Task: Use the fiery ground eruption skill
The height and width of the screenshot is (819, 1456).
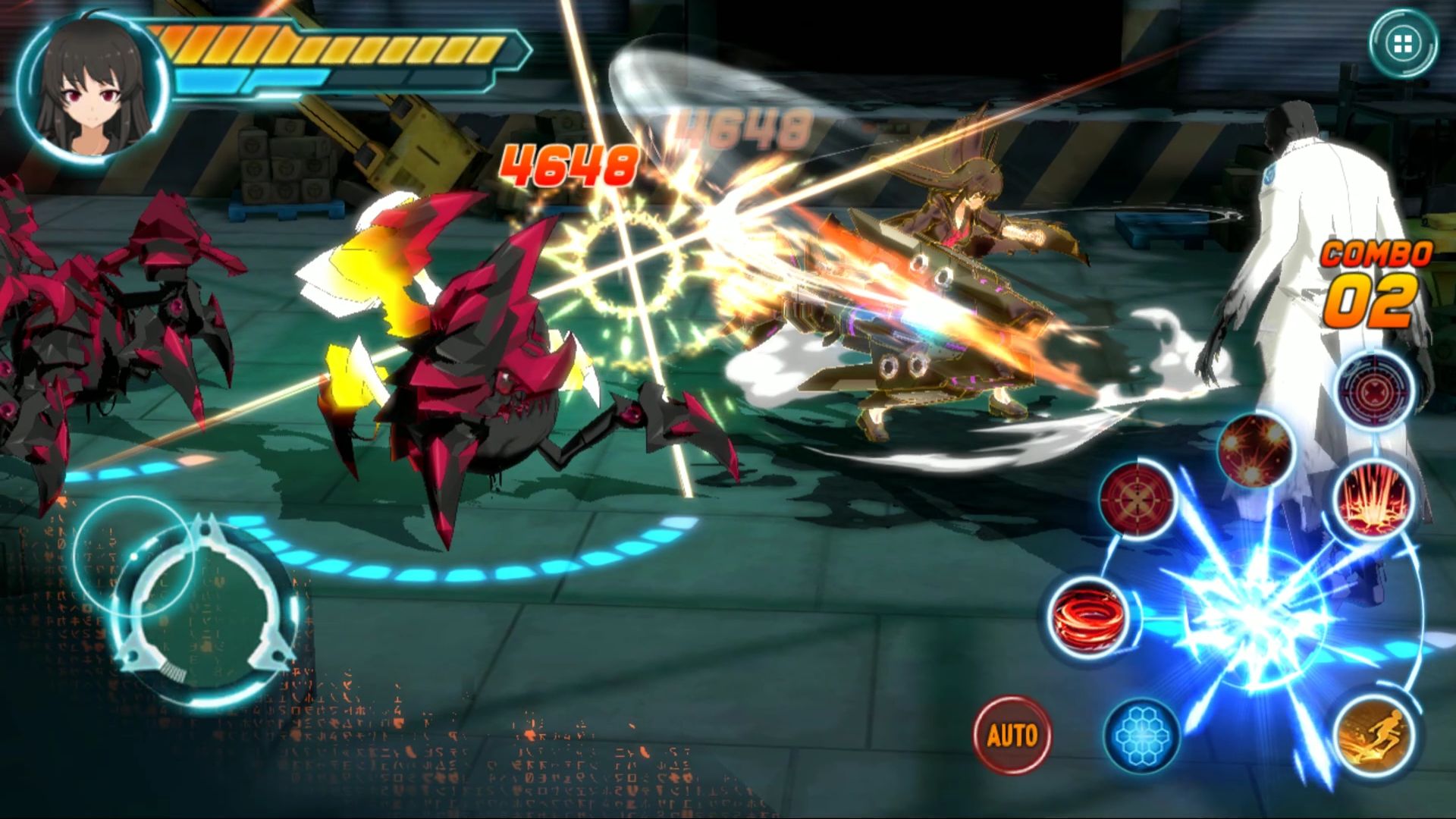Action: click(1374, 497)
